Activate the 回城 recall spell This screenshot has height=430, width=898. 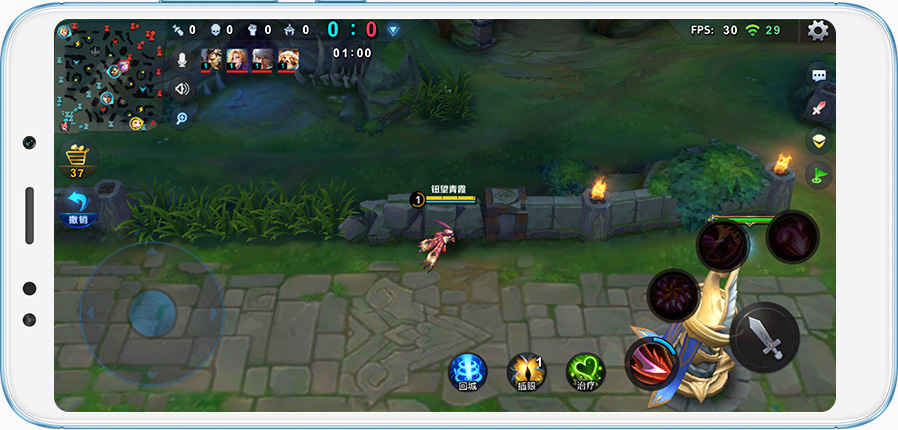[467, 371]
